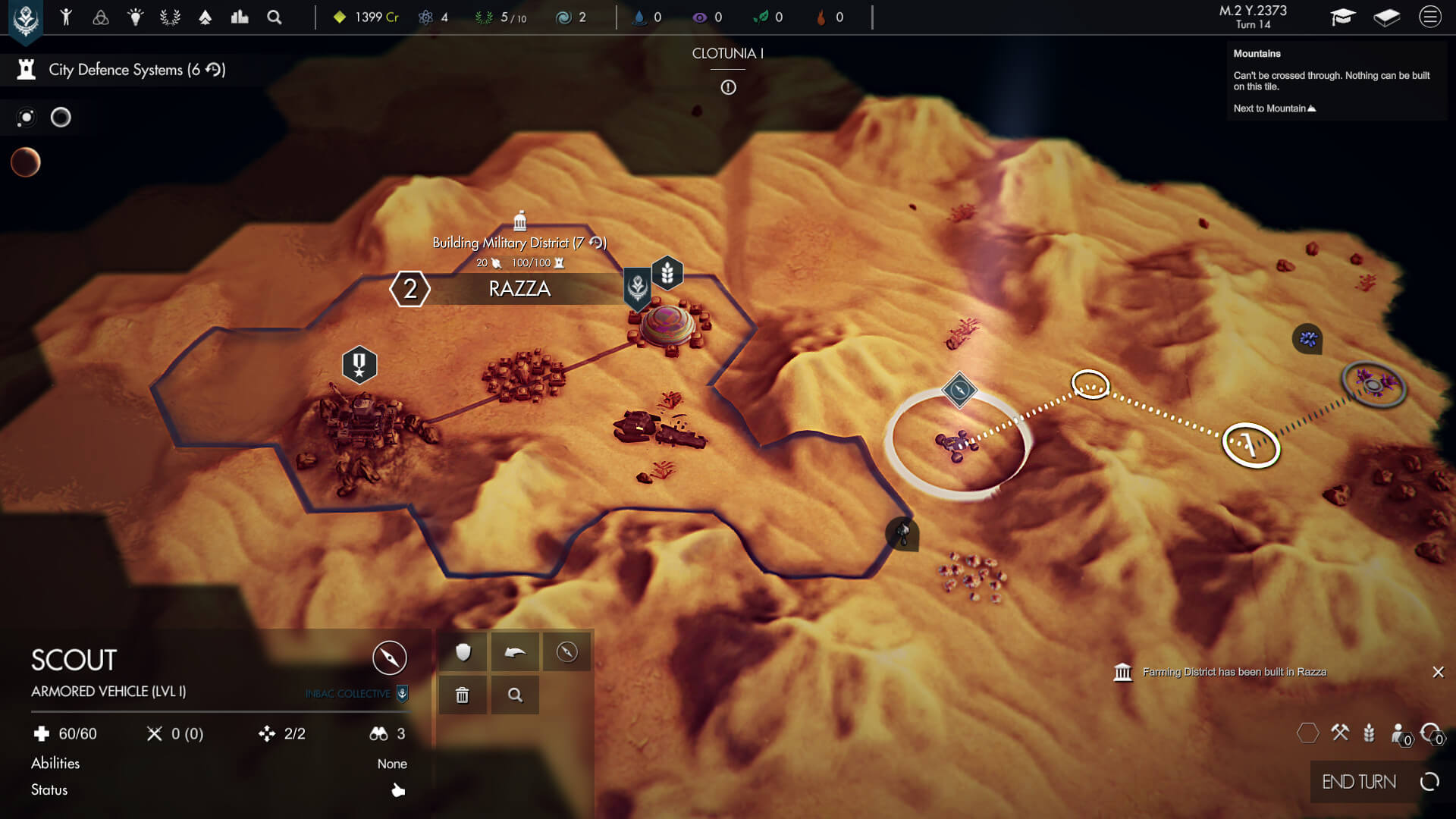The height and width of the screenshot is (819, 1456).
Task: Click the magnifier unit action button
Action: (515, 695)
